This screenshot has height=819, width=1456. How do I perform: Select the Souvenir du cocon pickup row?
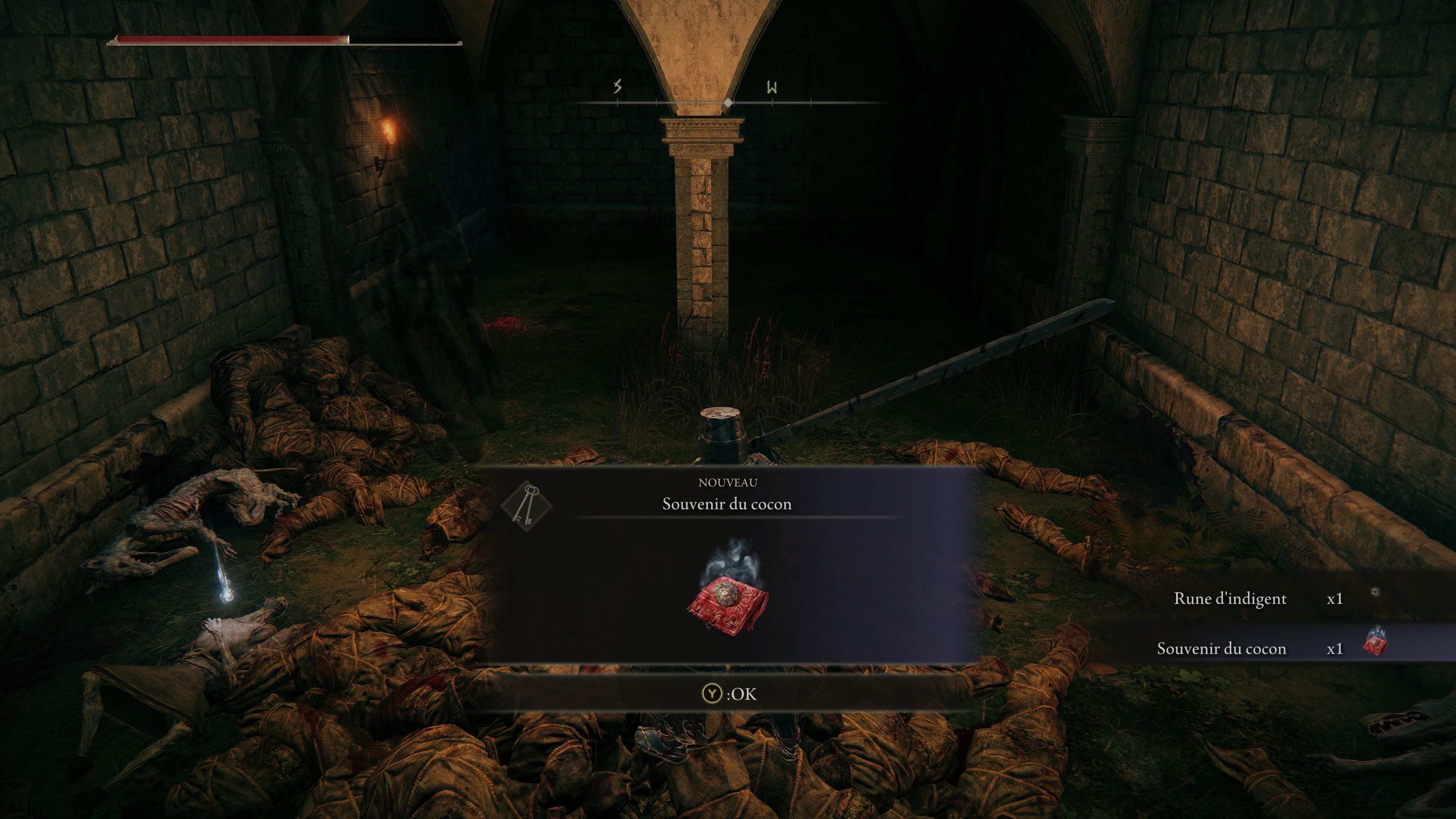1272,648
